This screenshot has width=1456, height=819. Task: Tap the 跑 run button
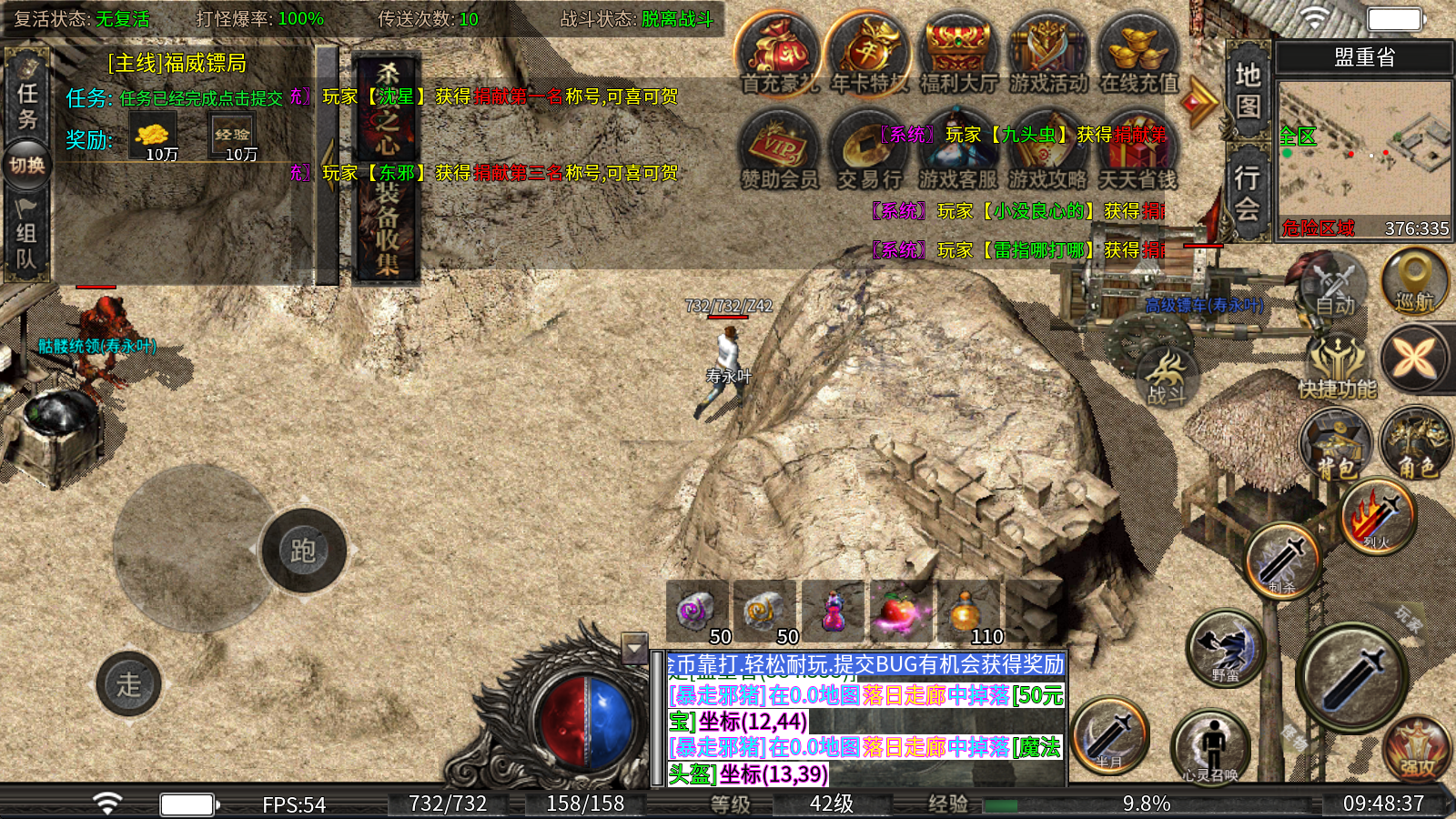tap(303, 551)
